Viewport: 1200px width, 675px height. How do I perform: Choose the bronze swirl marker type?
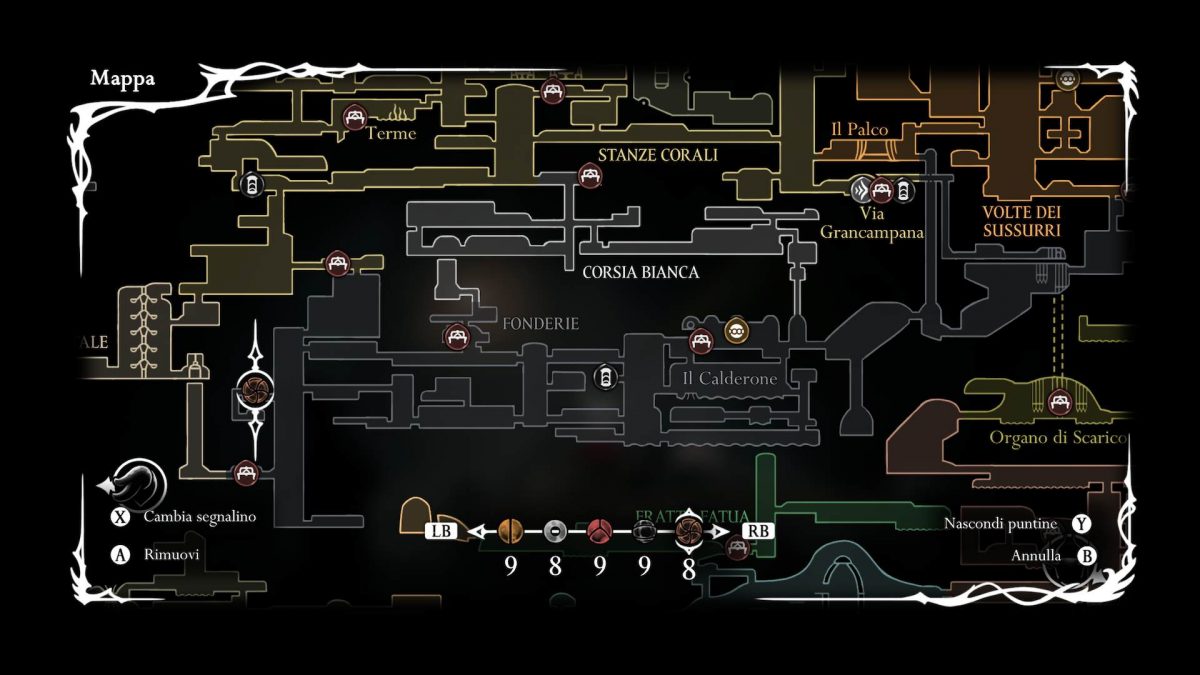tap(689, 531)
